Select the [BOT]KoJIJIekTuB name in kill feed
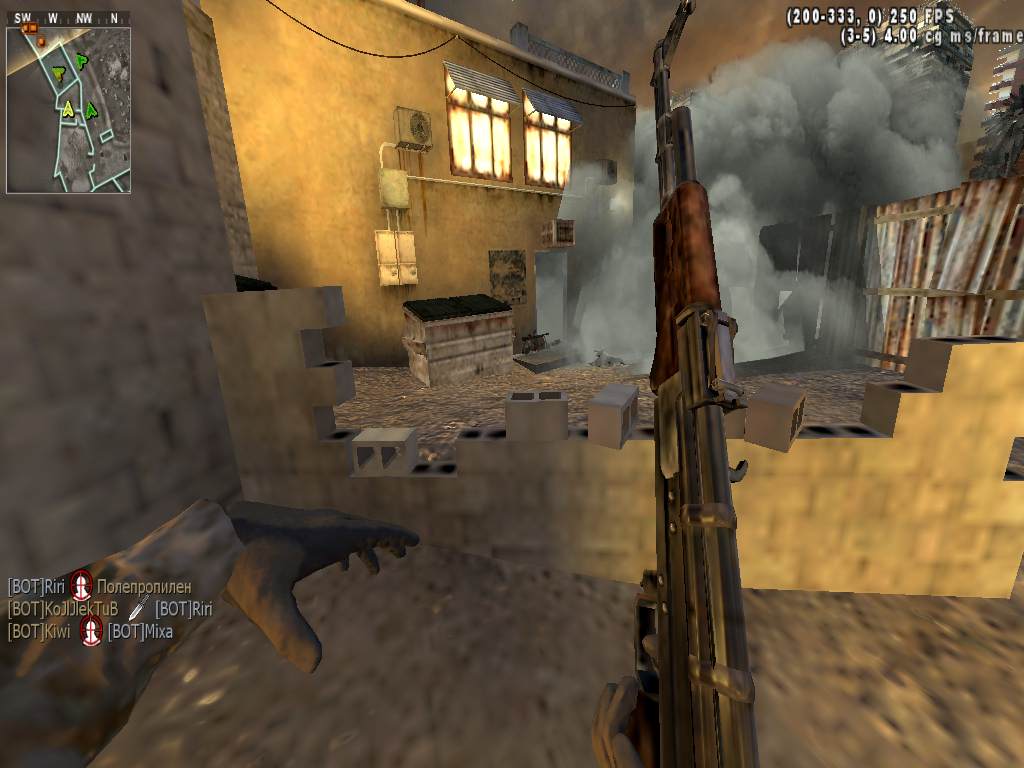 (x=63, y=609)
